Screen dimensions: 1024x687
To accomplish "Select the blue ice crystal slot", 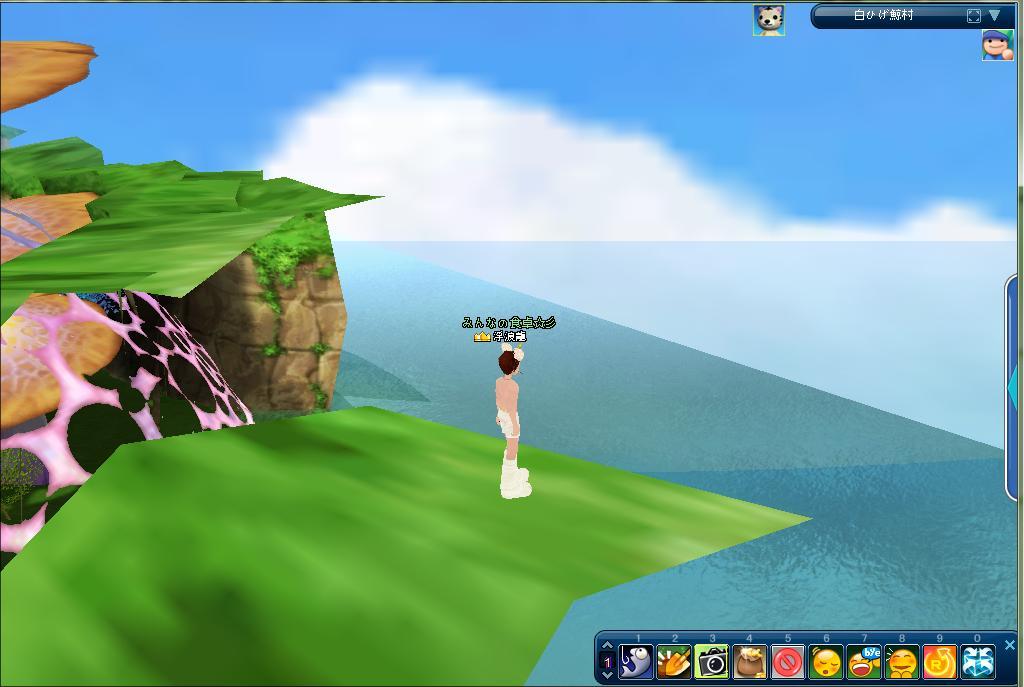I will click(x=978, y=662).
